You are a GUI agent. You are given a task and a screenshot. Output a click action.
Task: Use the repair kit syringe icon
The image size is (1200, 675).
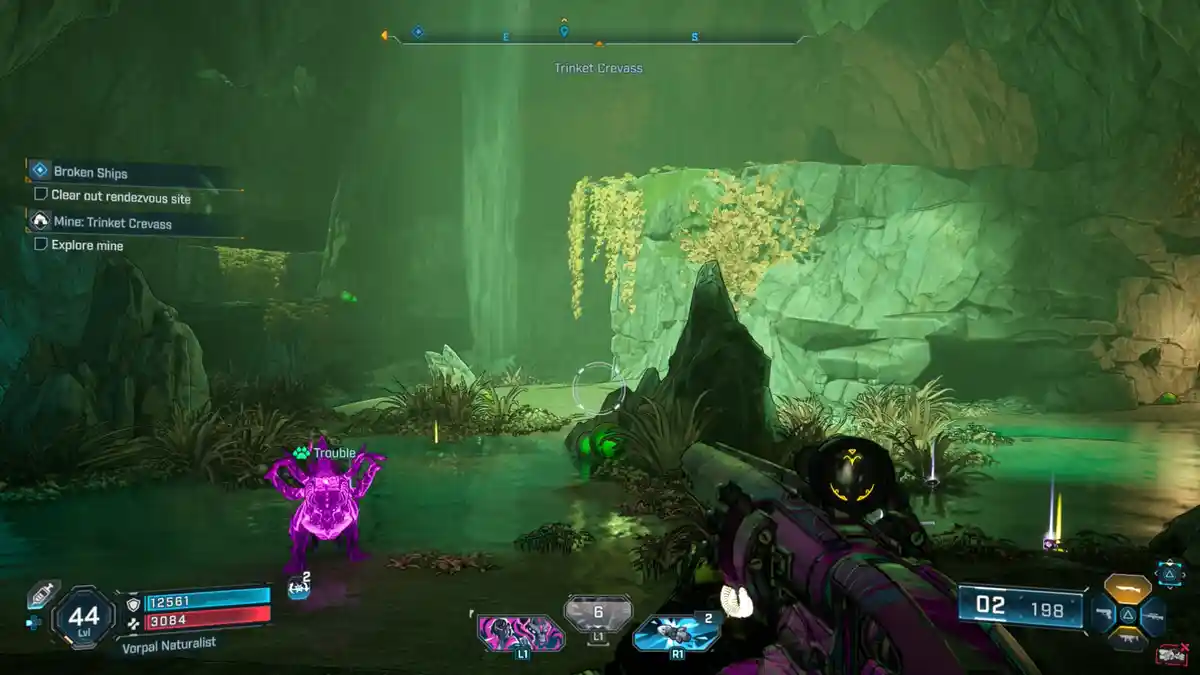tap(42, 594)
